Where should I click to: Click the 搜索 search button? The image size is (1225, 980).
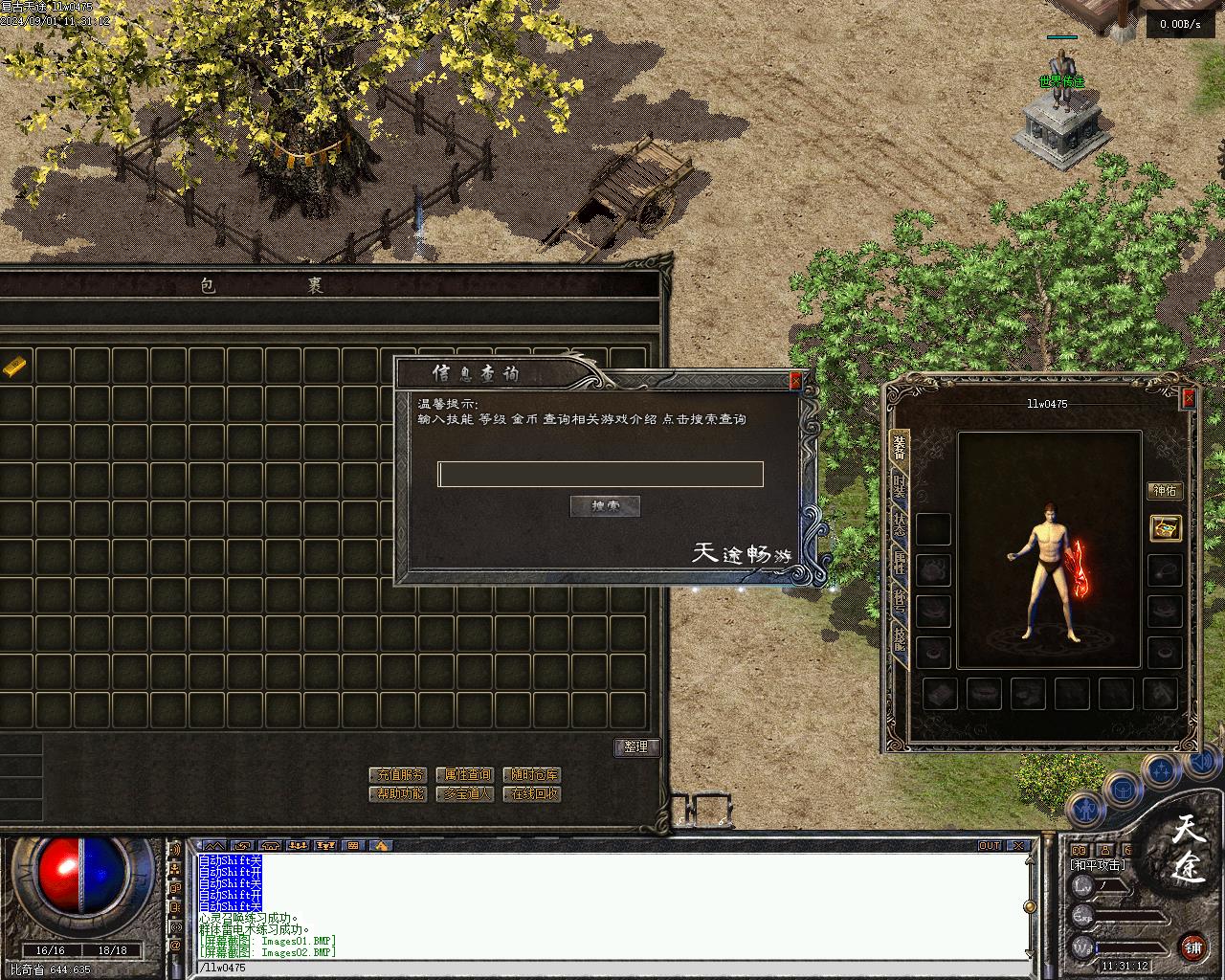[605, 506]
